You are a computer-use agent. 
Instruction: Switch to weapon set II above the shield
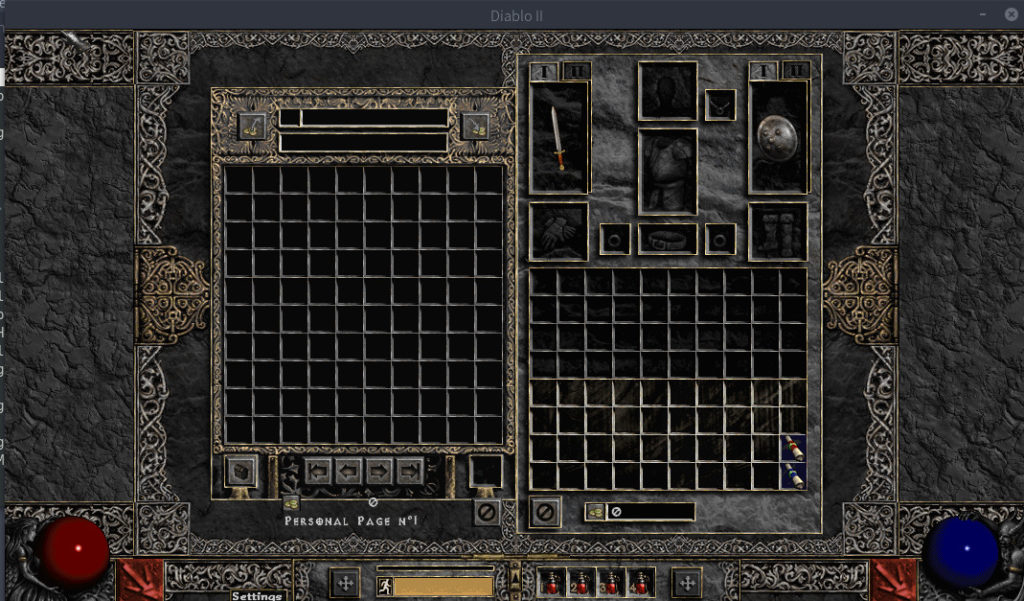point(795,71)
